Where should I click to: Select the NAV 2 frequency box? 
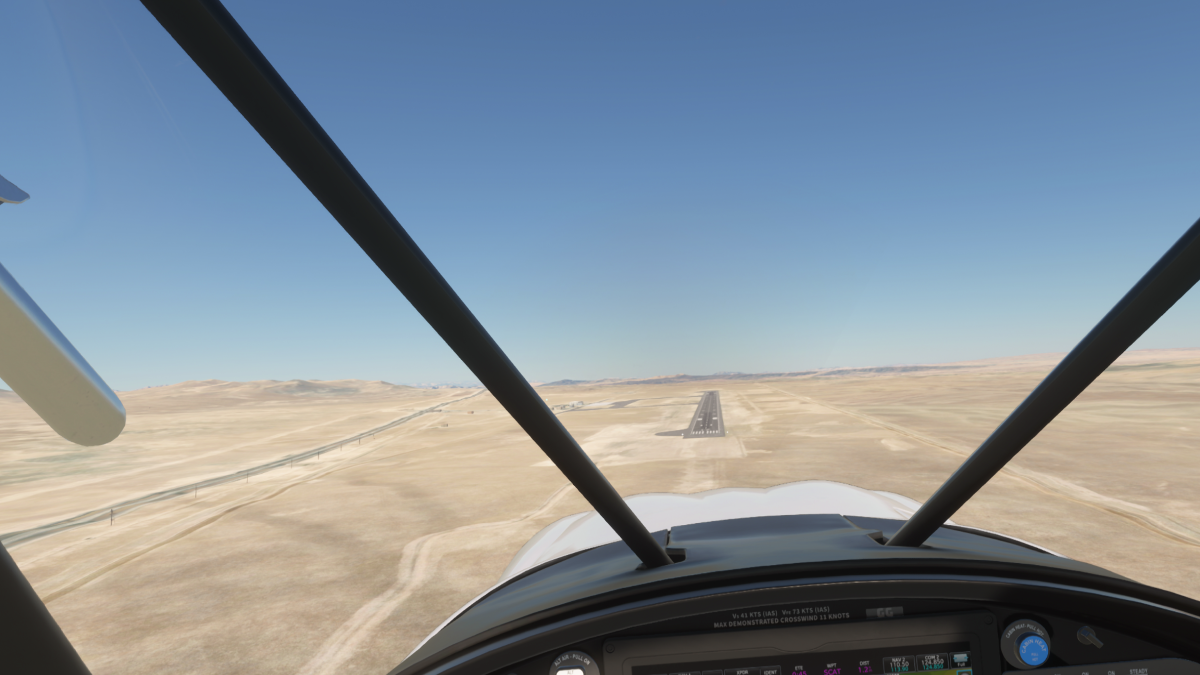(x=897, y=663)
